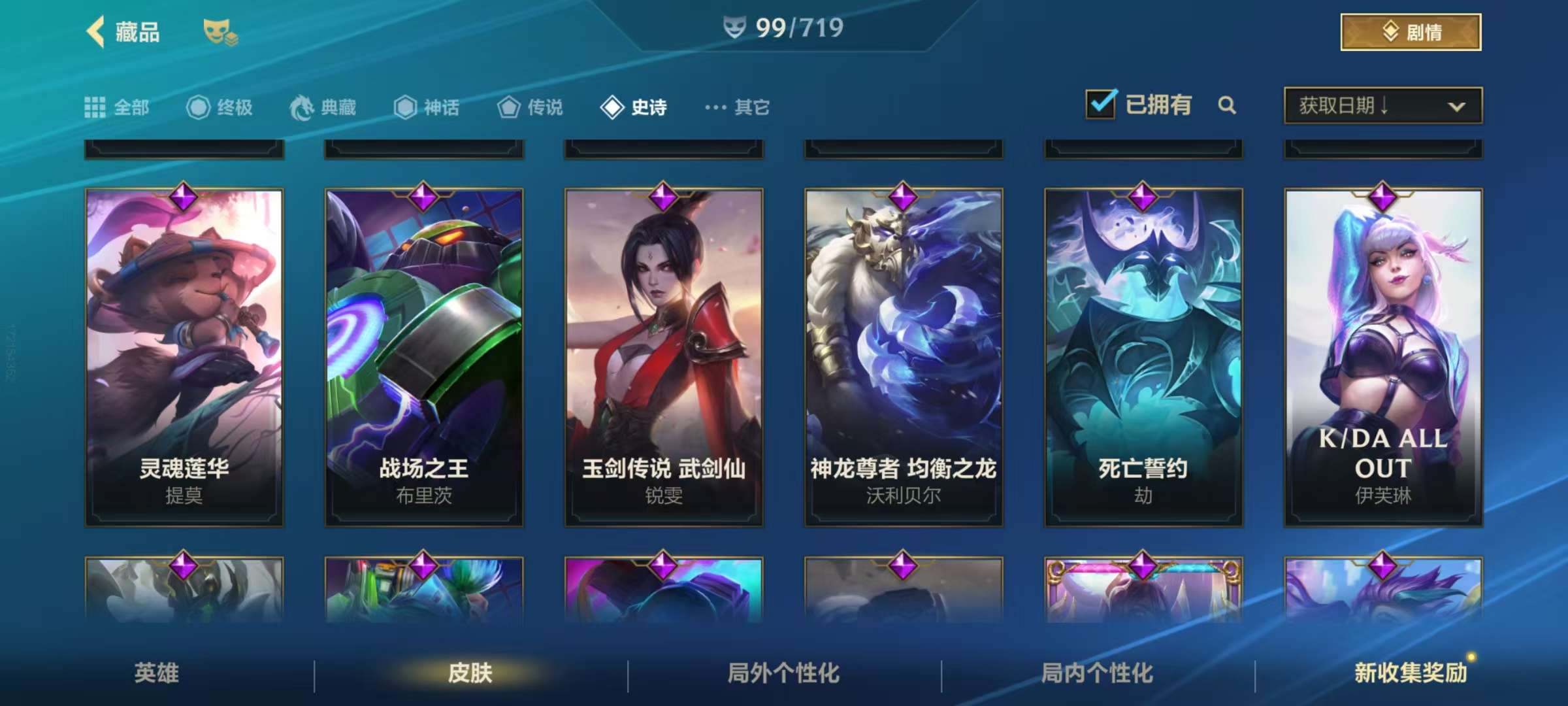The image size is (1568, 706).
Task: Switch to the 全部 filter tab
Action: coord(118,107)
